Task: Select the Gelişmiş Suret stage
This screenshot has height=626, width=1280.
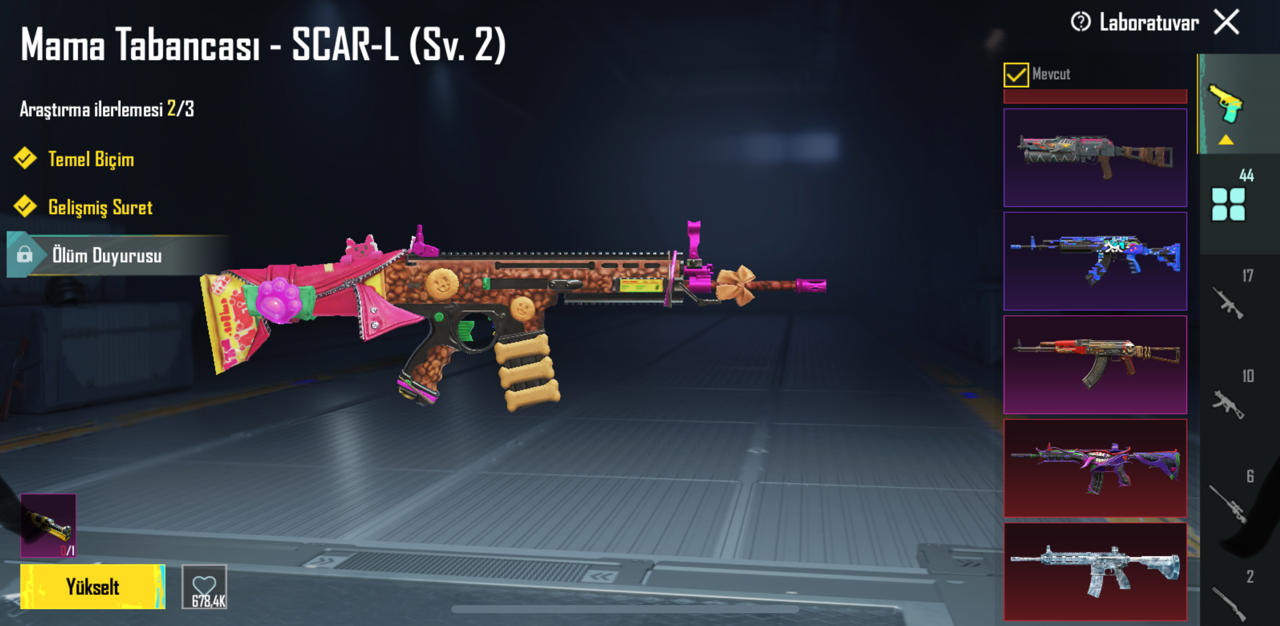Action: point(100,208)
